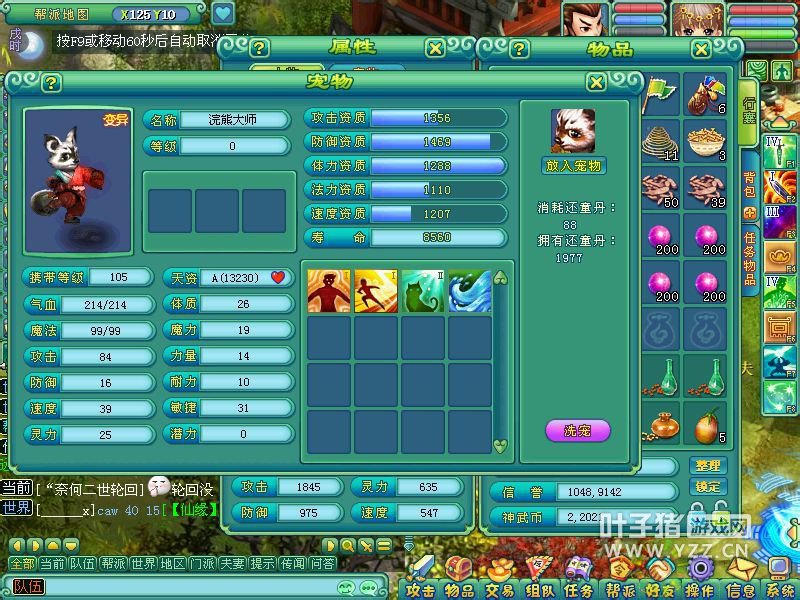Click the chat text input box

tap(180, 586)
